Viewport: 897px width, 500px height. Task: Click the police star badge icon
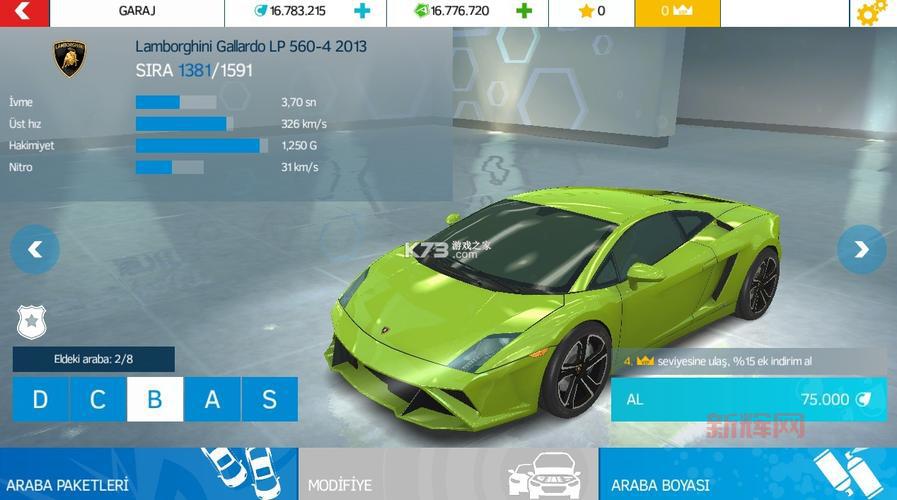[x=32, y=322]
